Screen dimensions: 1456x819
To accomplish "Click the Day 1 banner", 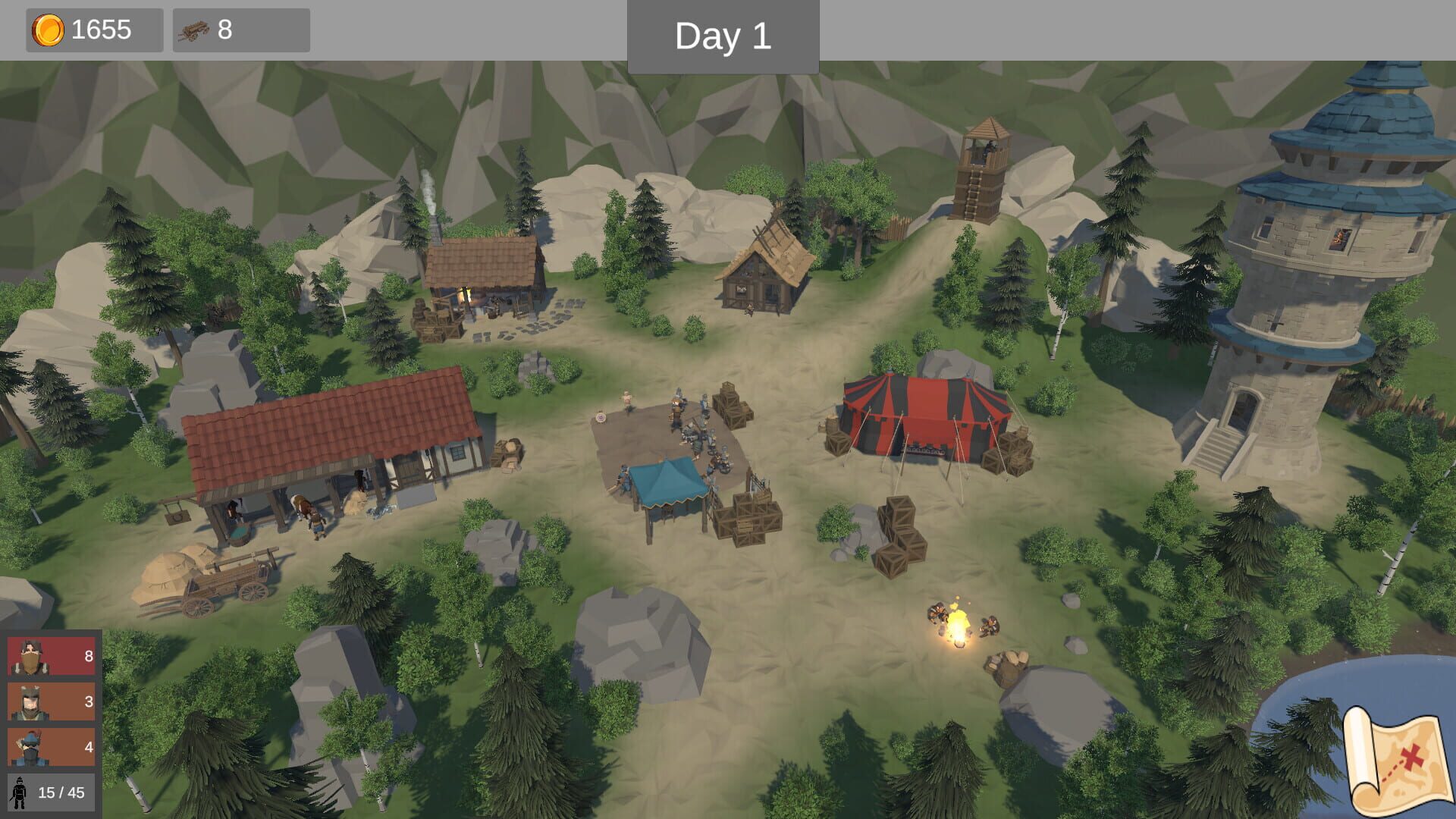I will pos(722,33).
